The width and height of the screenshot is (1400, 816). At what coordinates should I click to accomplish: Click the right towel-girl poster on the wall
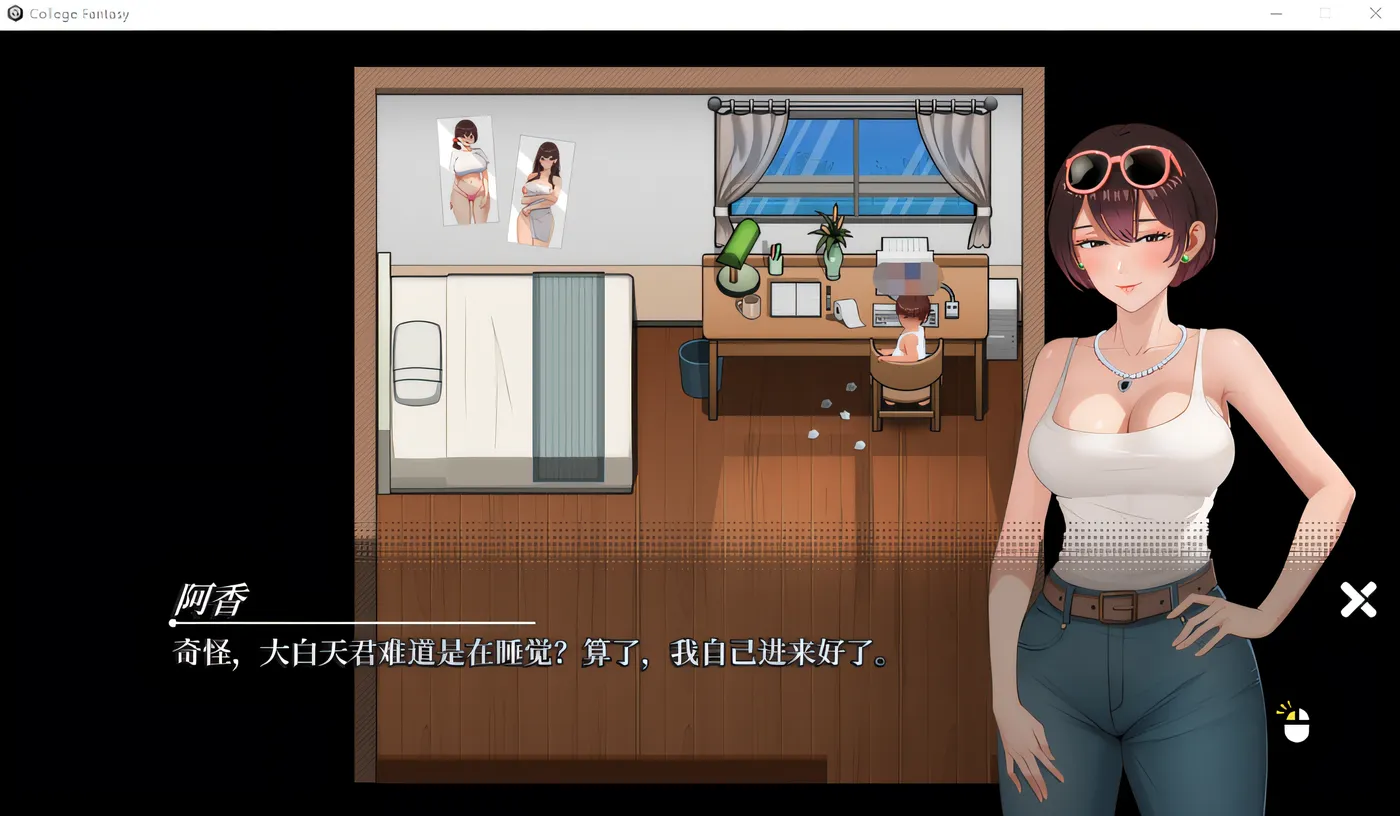click(x=540, y=190)
